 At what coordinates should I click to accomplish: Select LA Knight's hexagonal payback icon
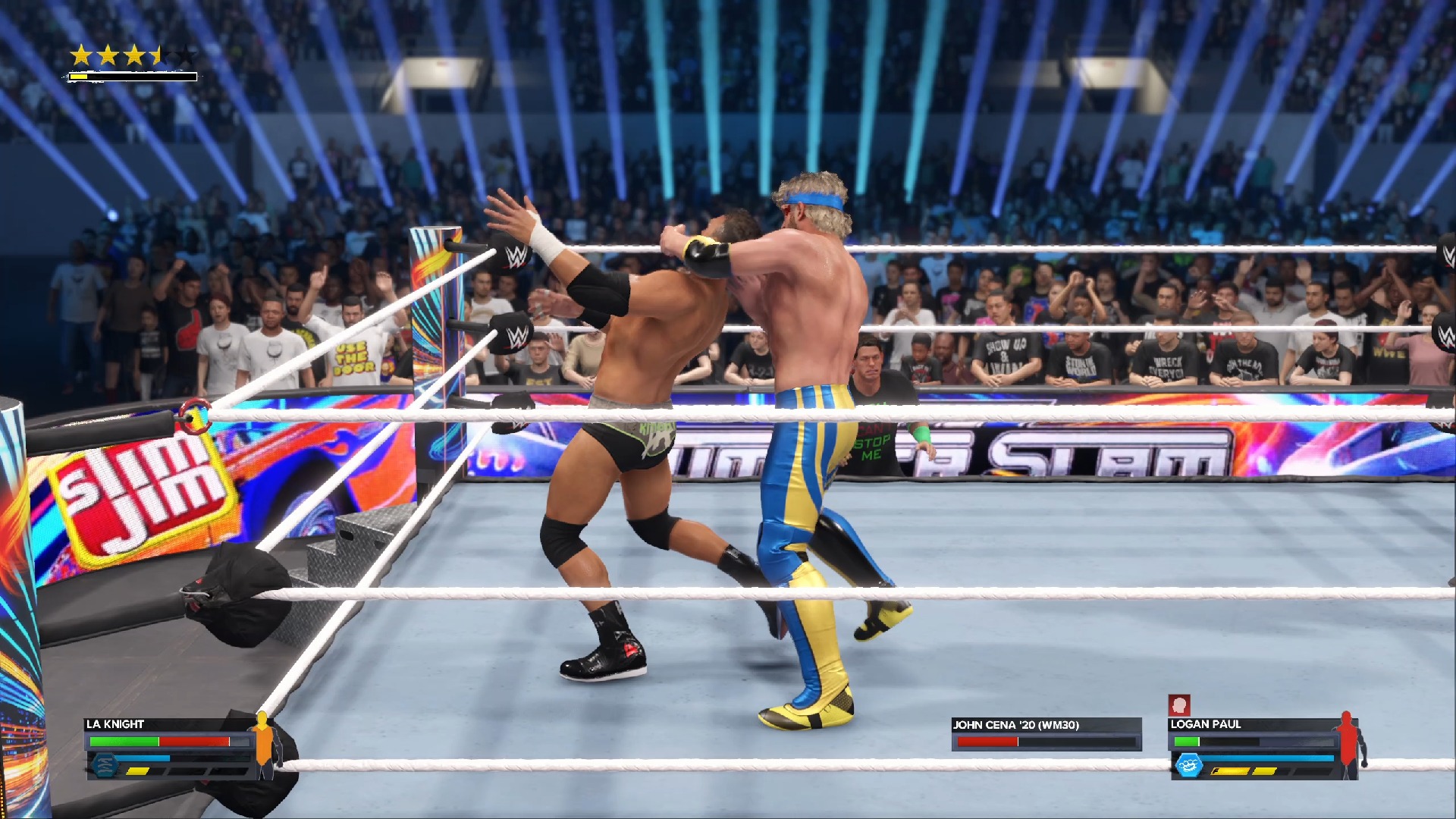coord(105,764)
